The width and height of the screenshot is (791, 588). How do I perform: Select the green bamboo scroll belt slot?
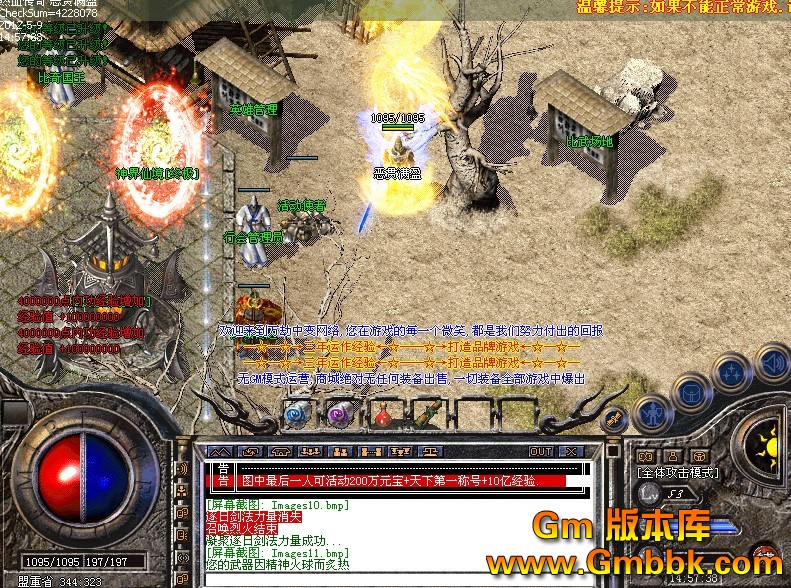[x=427, y=413]
